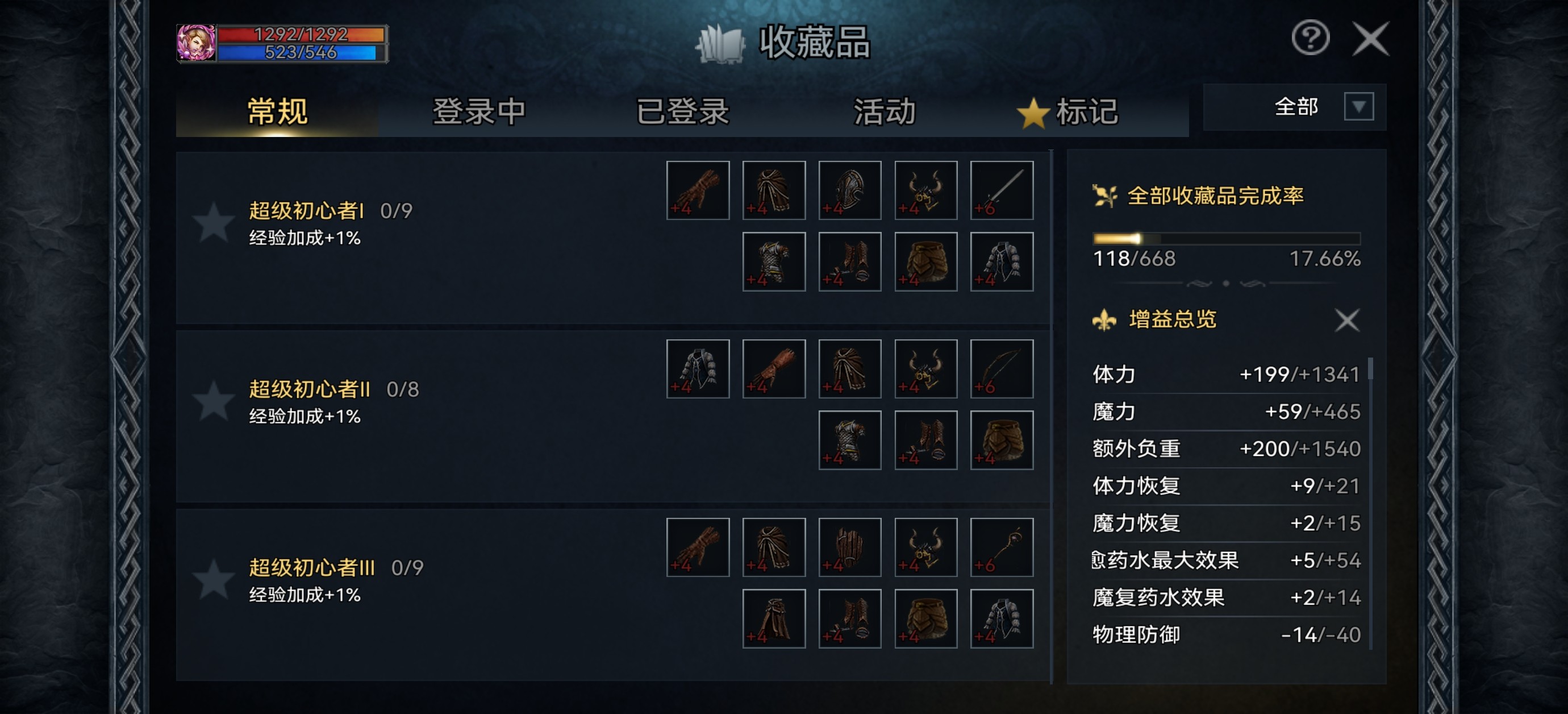Click the player portrait avatar
1568x714 pixels.
(195, 43)
